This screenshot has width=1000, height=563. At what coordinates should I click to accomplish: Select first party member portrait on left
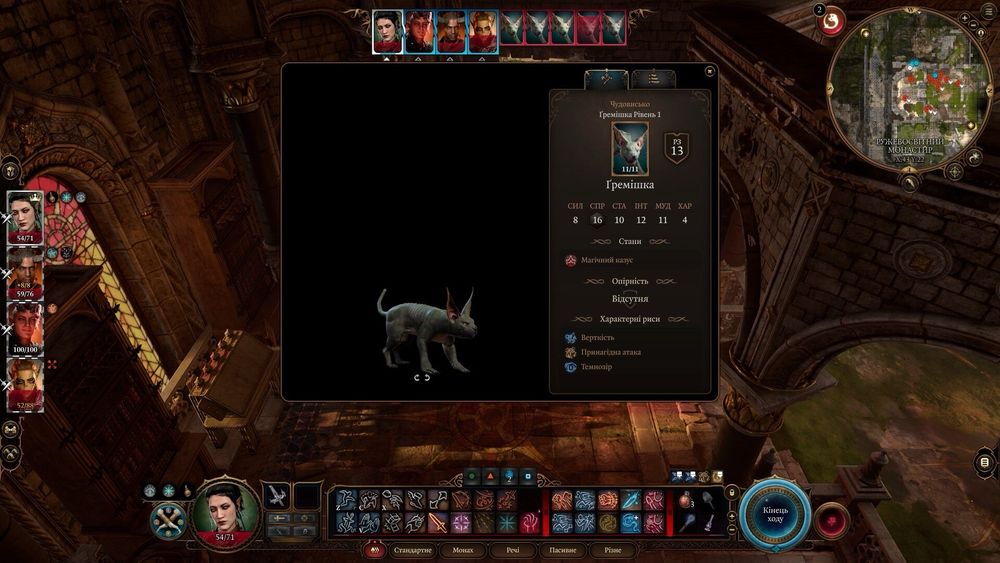[26, 217]
